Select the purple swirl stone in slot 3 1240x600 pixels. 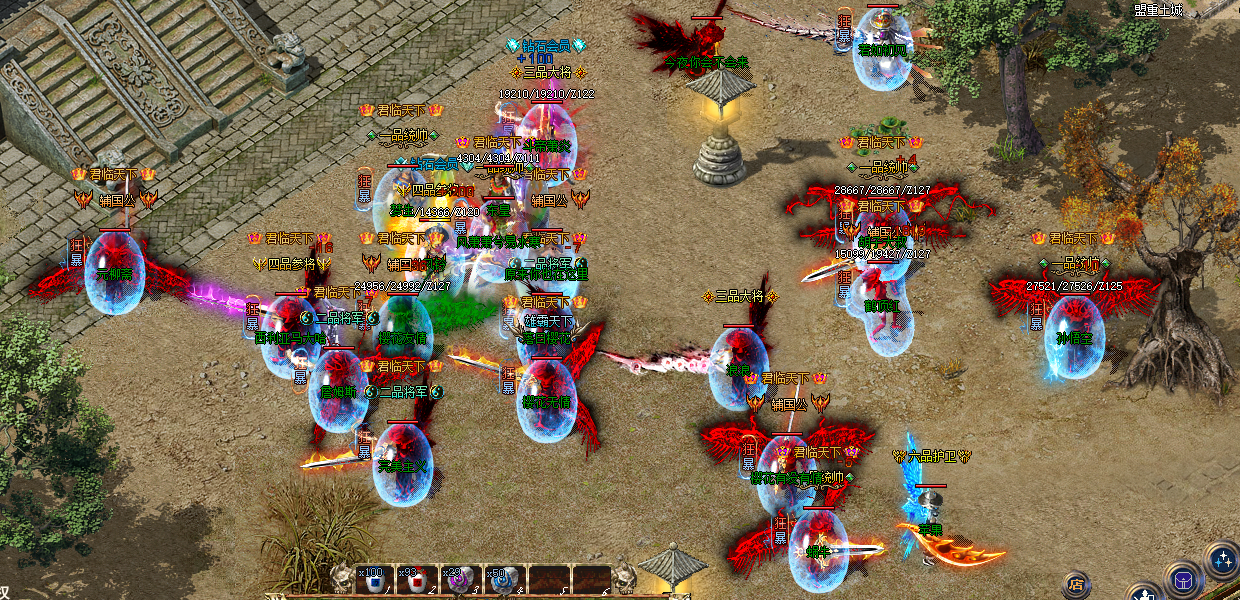click(x=459, y=581)
